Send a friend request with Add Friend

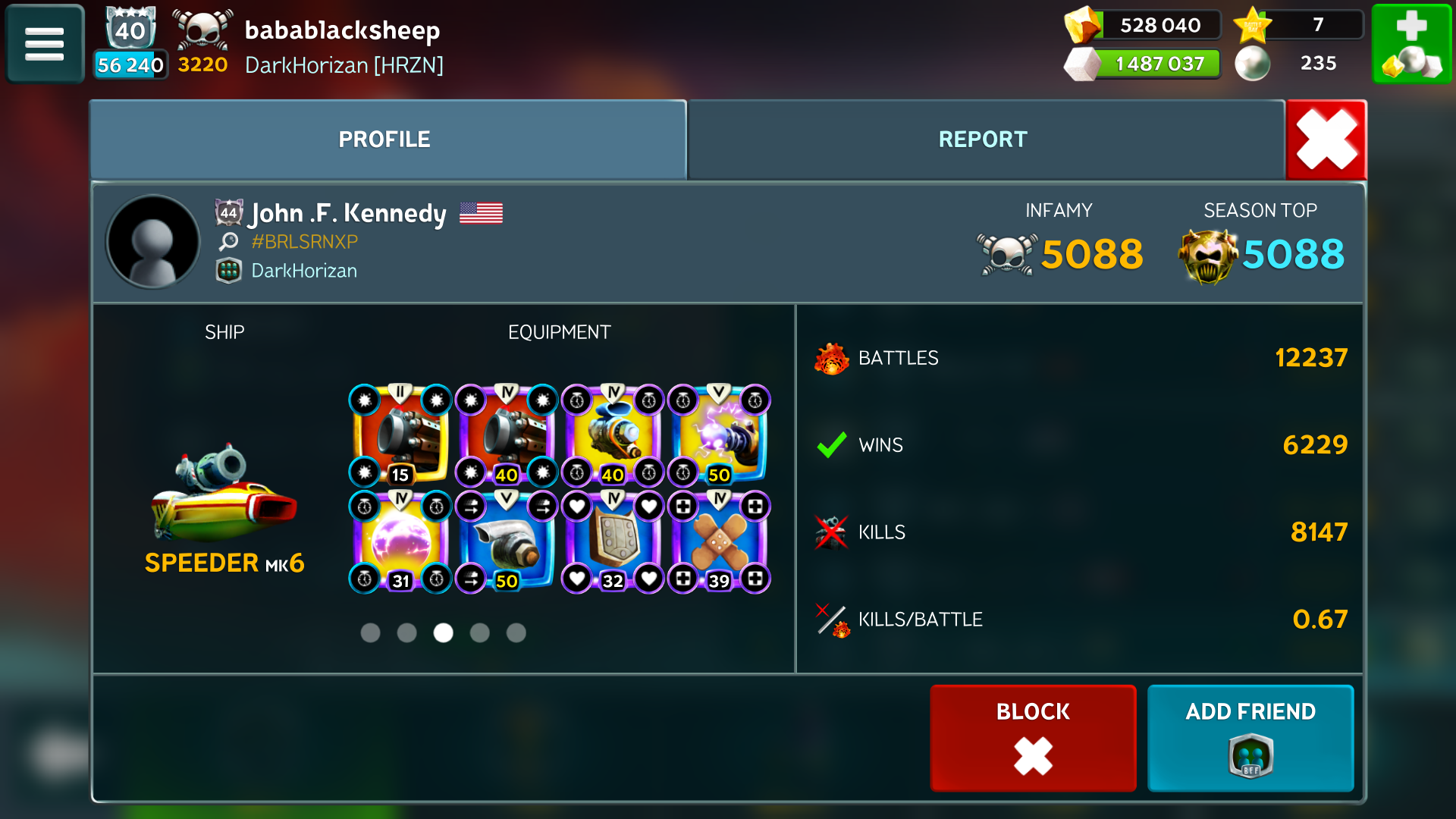pos(1250,737)
